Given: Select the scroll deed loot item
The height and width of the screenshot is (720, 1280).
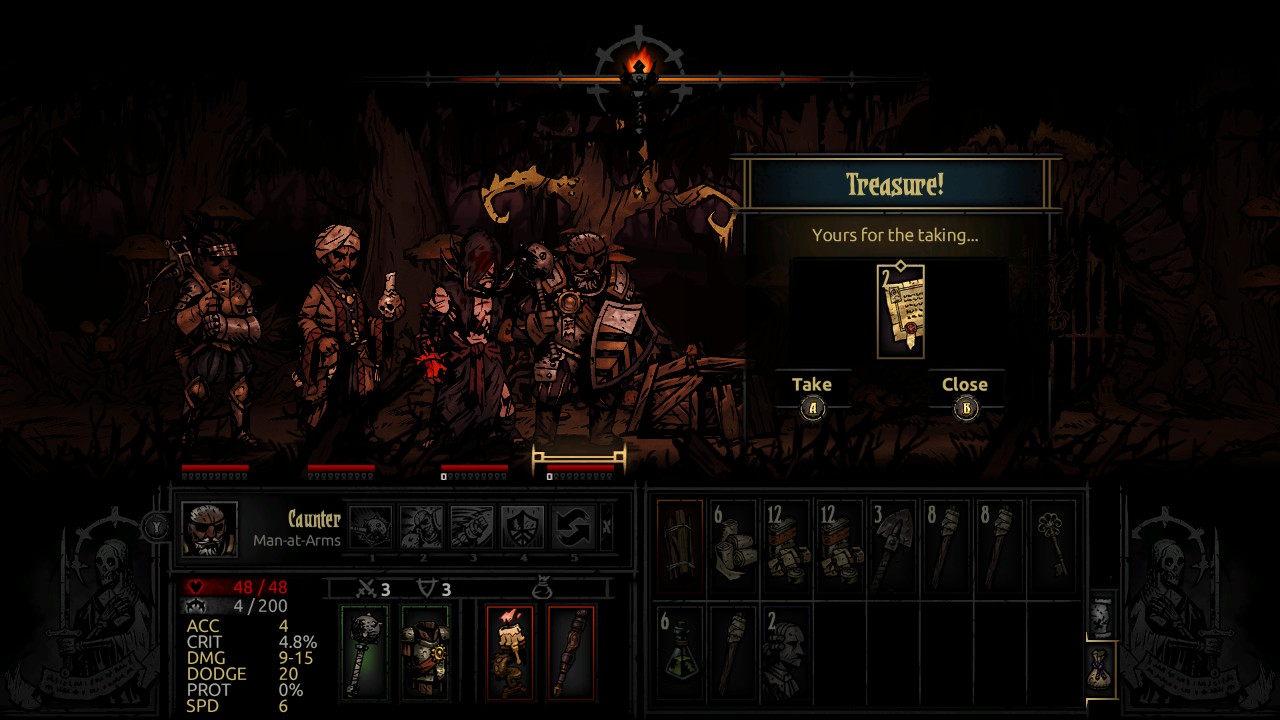Looking at the screenshot, I should [900, 311].
